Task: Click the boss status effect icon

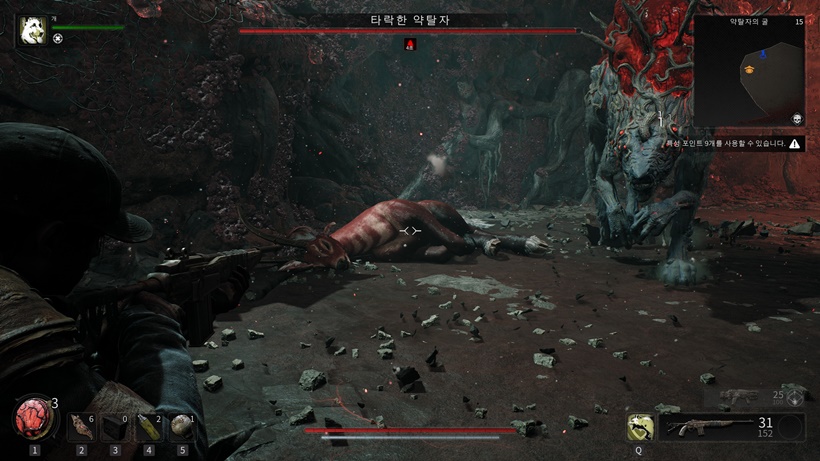Action: [409, 44]
